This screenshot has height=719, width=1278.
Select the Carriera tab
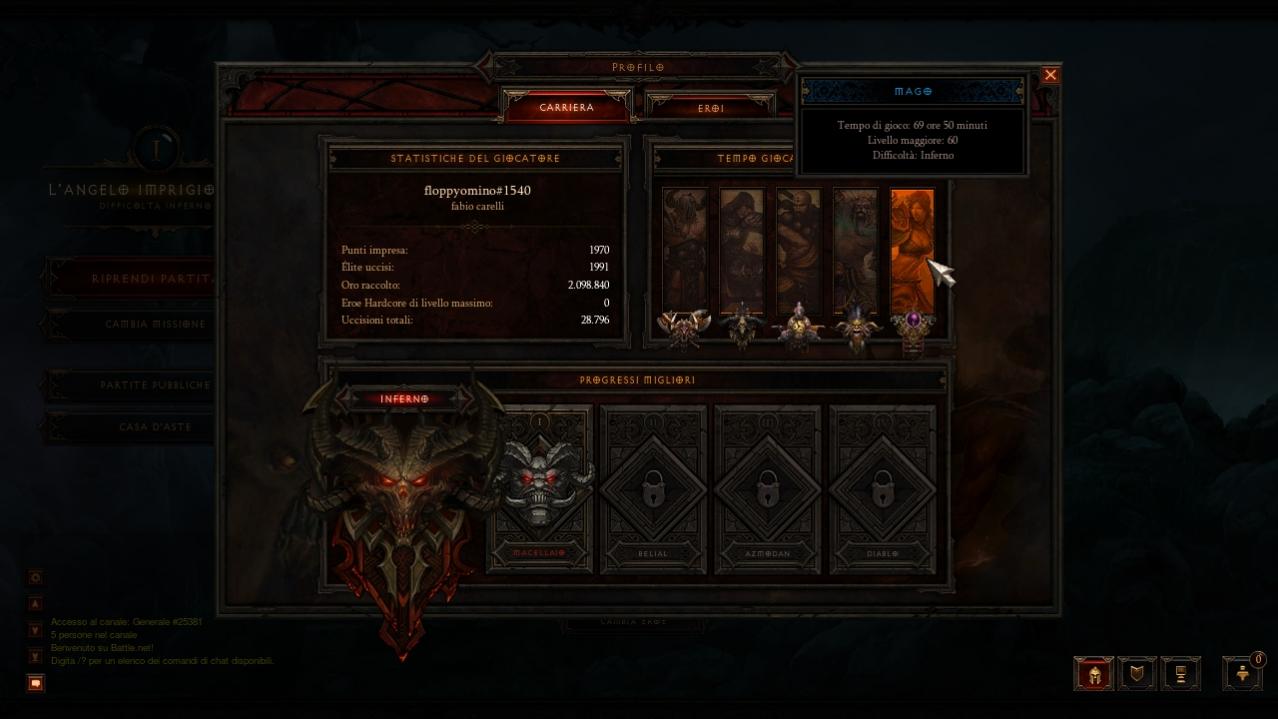567,107
